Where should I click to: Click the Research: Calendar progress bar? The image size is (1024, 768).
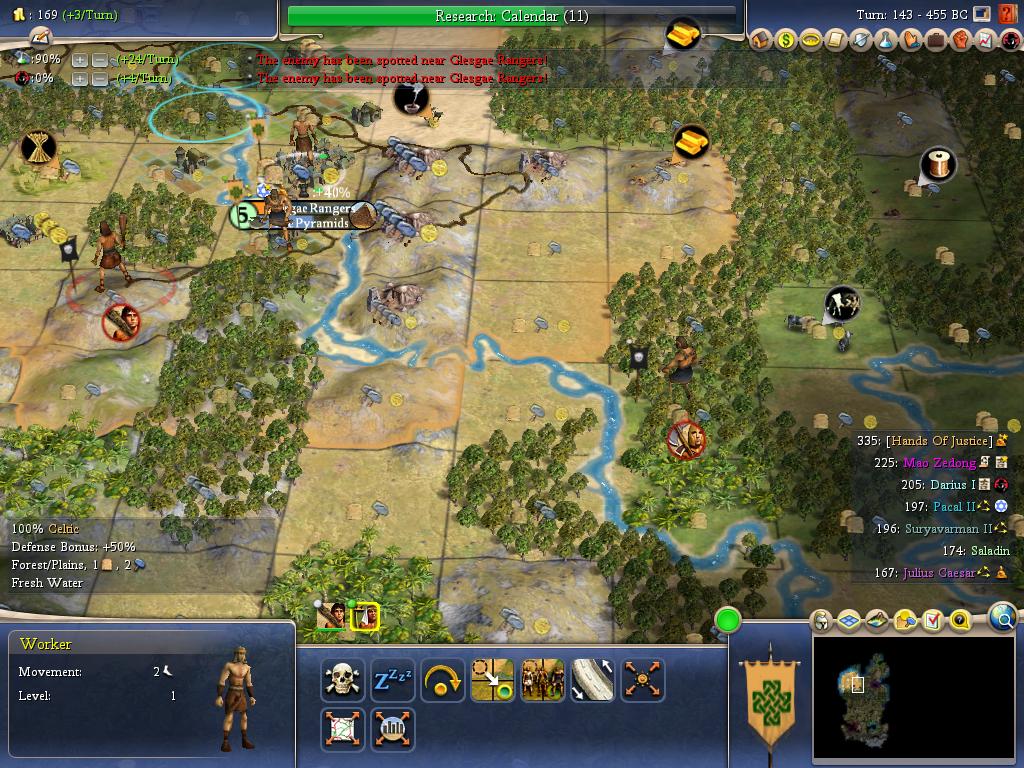[x=511, y=16]
